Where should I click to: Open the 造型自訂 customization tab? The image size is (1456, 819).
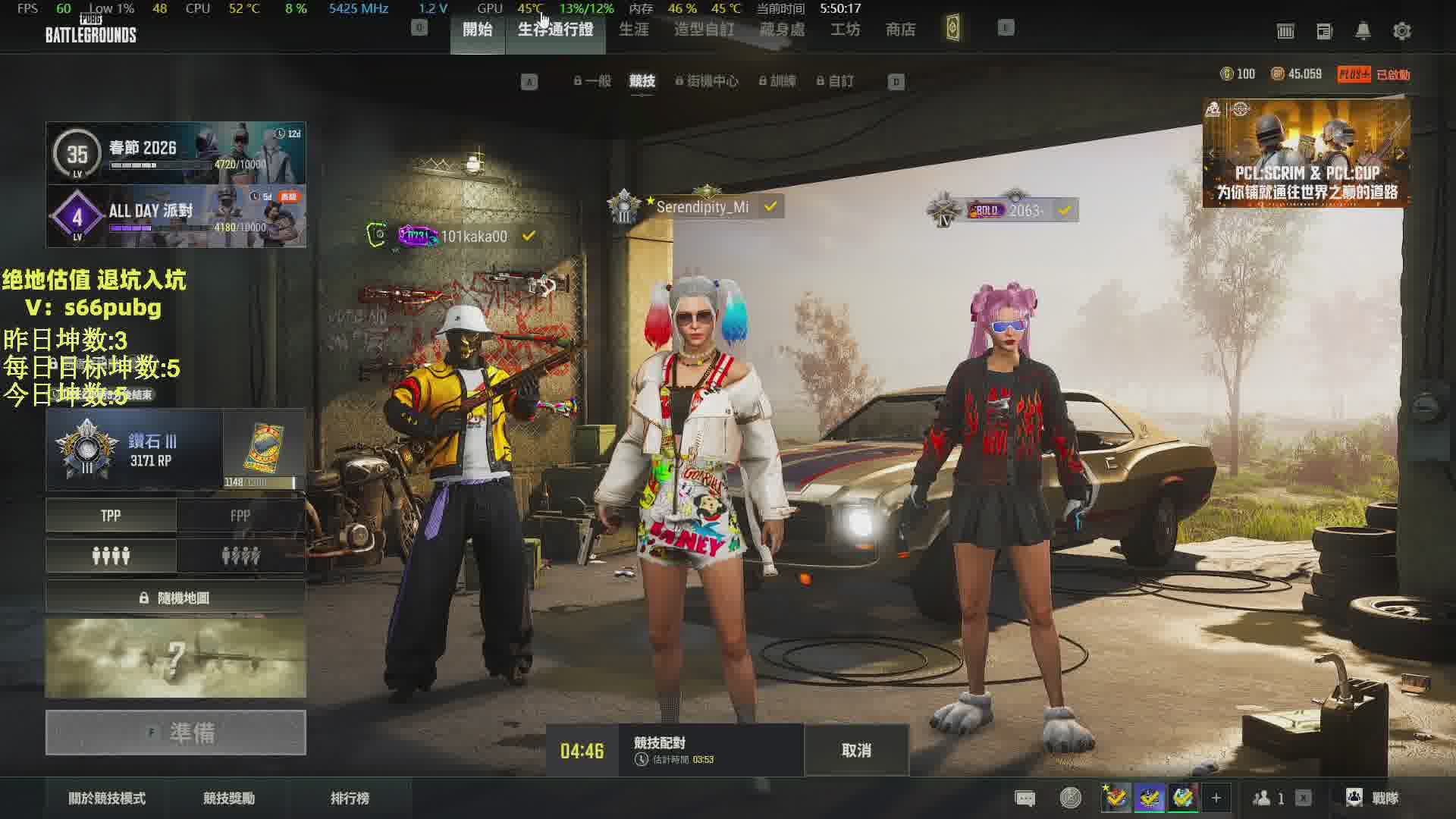(x=704, y=30)
